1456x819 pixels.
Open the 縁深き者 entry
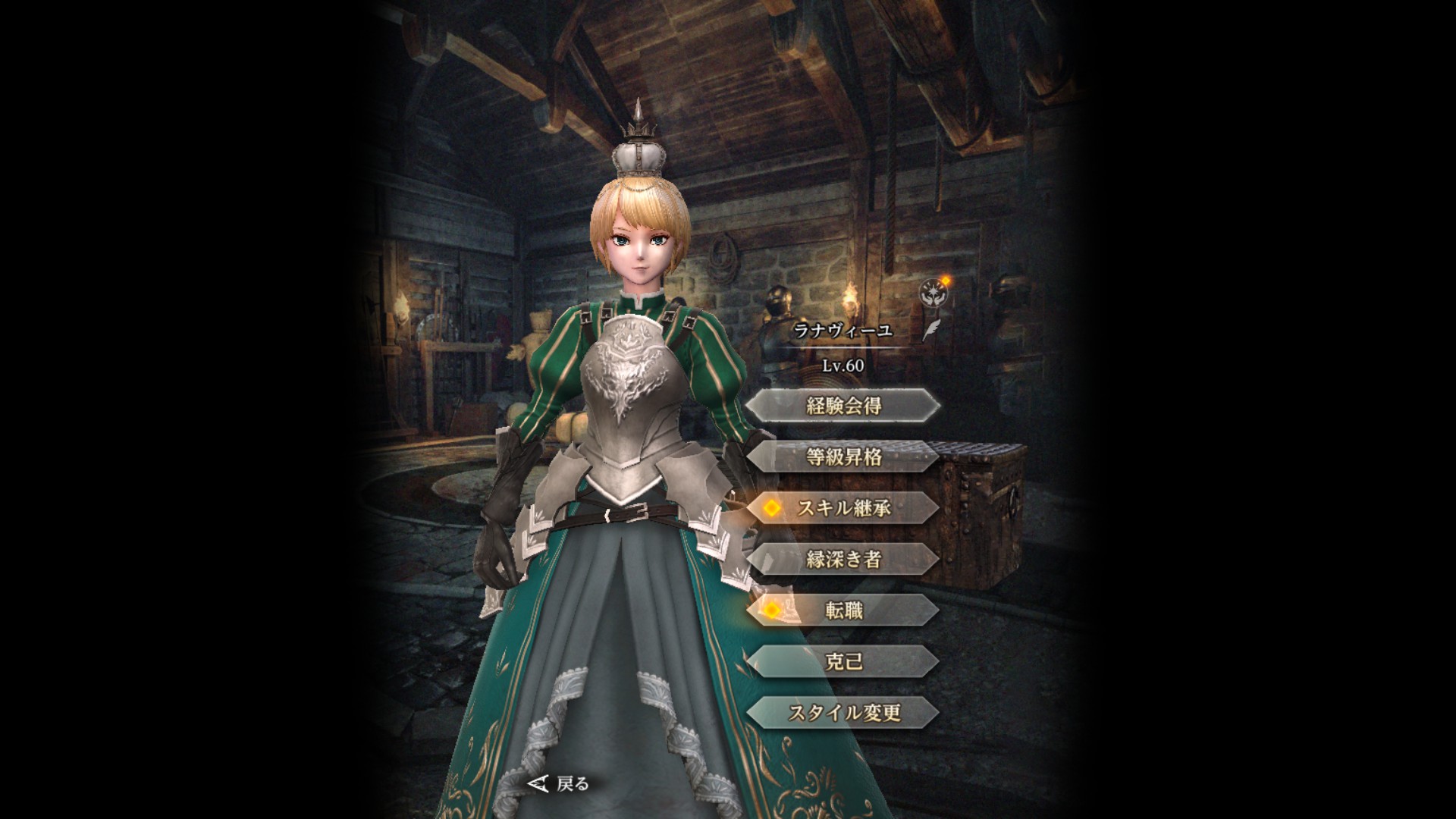coord(843,560)
